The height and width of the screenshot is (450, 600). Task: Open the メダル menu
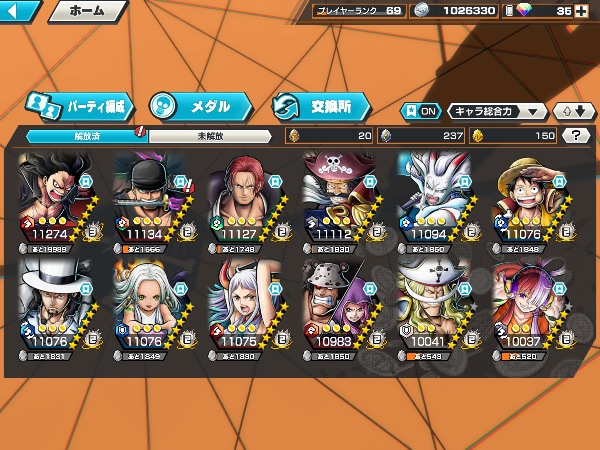[x=196, y=105]
